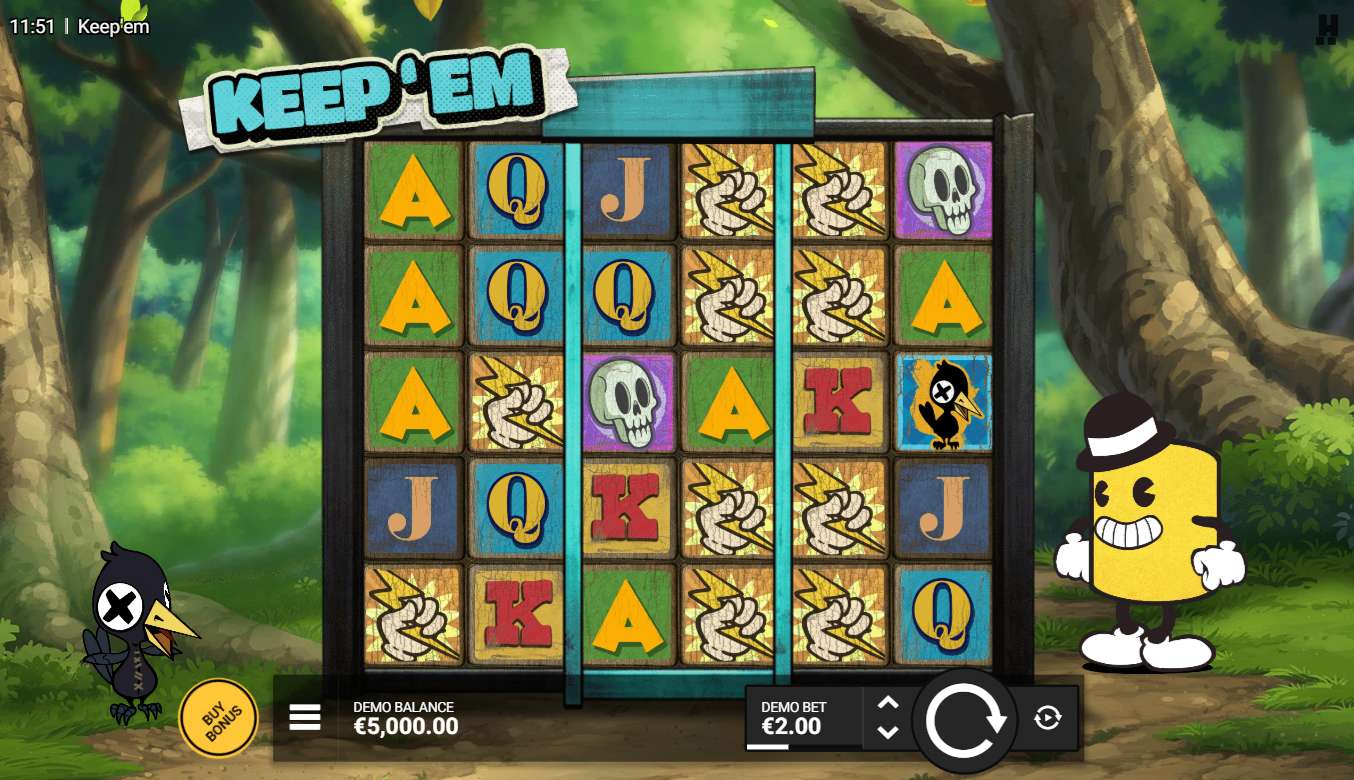Screen dimensions: 1354x780
Task: Spin the reels with the circular arrow button
Action: (965, 719)
